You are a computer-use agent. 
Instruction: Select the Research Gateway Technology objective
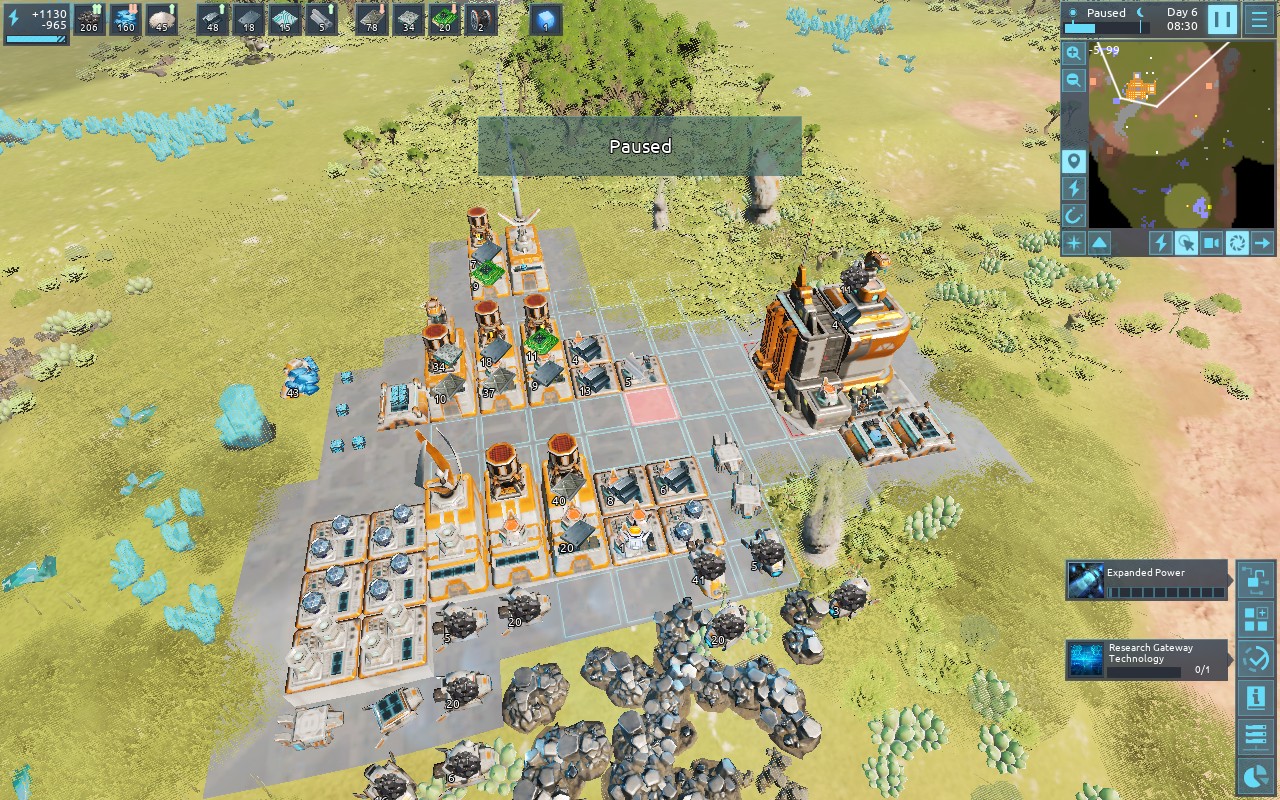tap(1146, 660)
